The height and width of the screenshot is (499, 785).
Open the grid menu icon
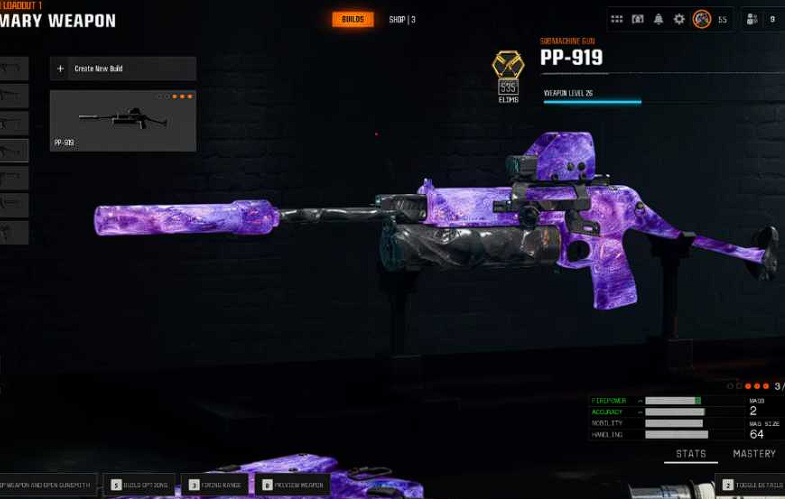pyautogui.click(x=617, y=19)
